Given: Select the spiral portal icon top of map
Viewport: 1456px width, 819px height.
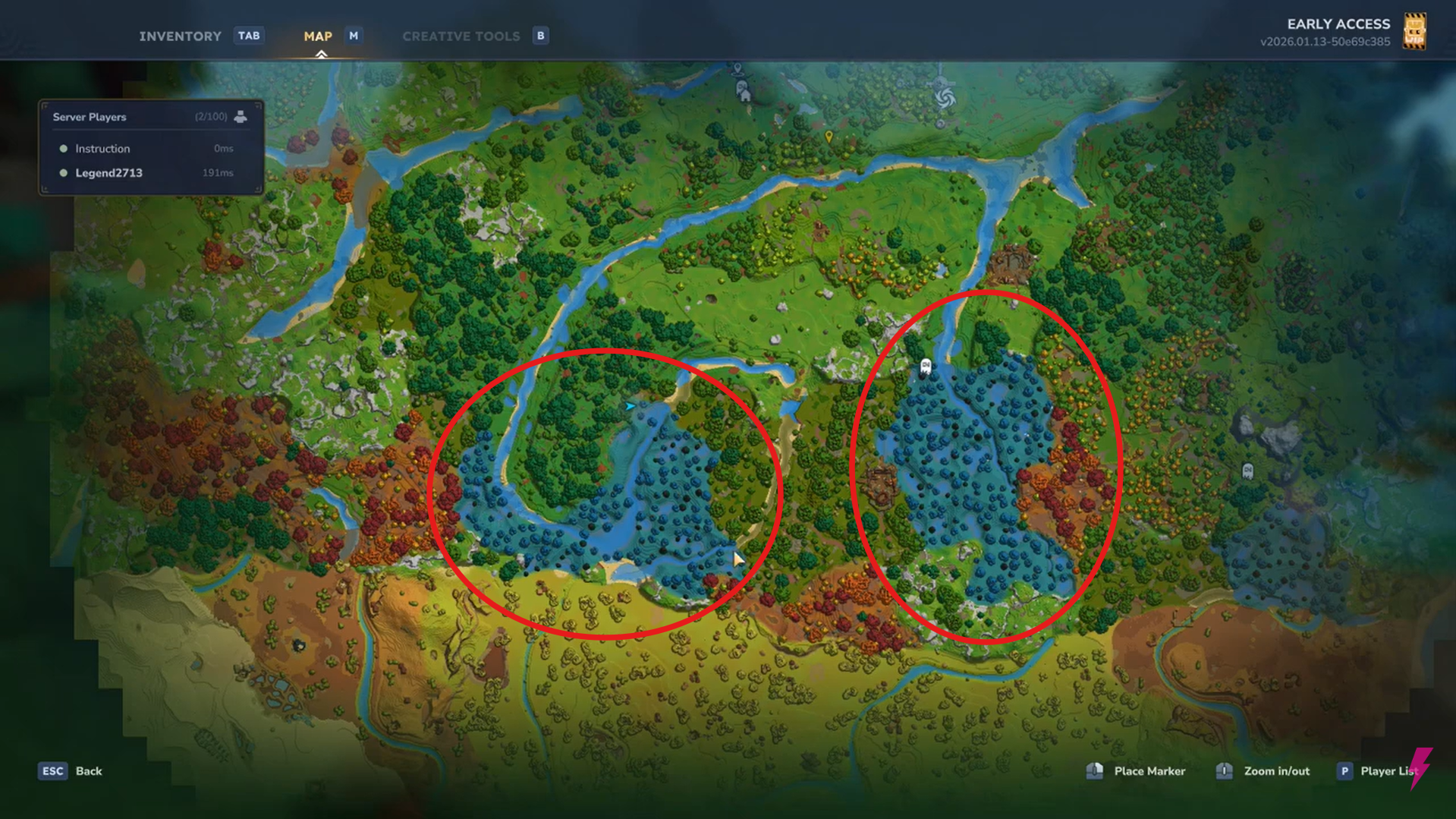Looking at the screenshot, I should pos(945,97).
